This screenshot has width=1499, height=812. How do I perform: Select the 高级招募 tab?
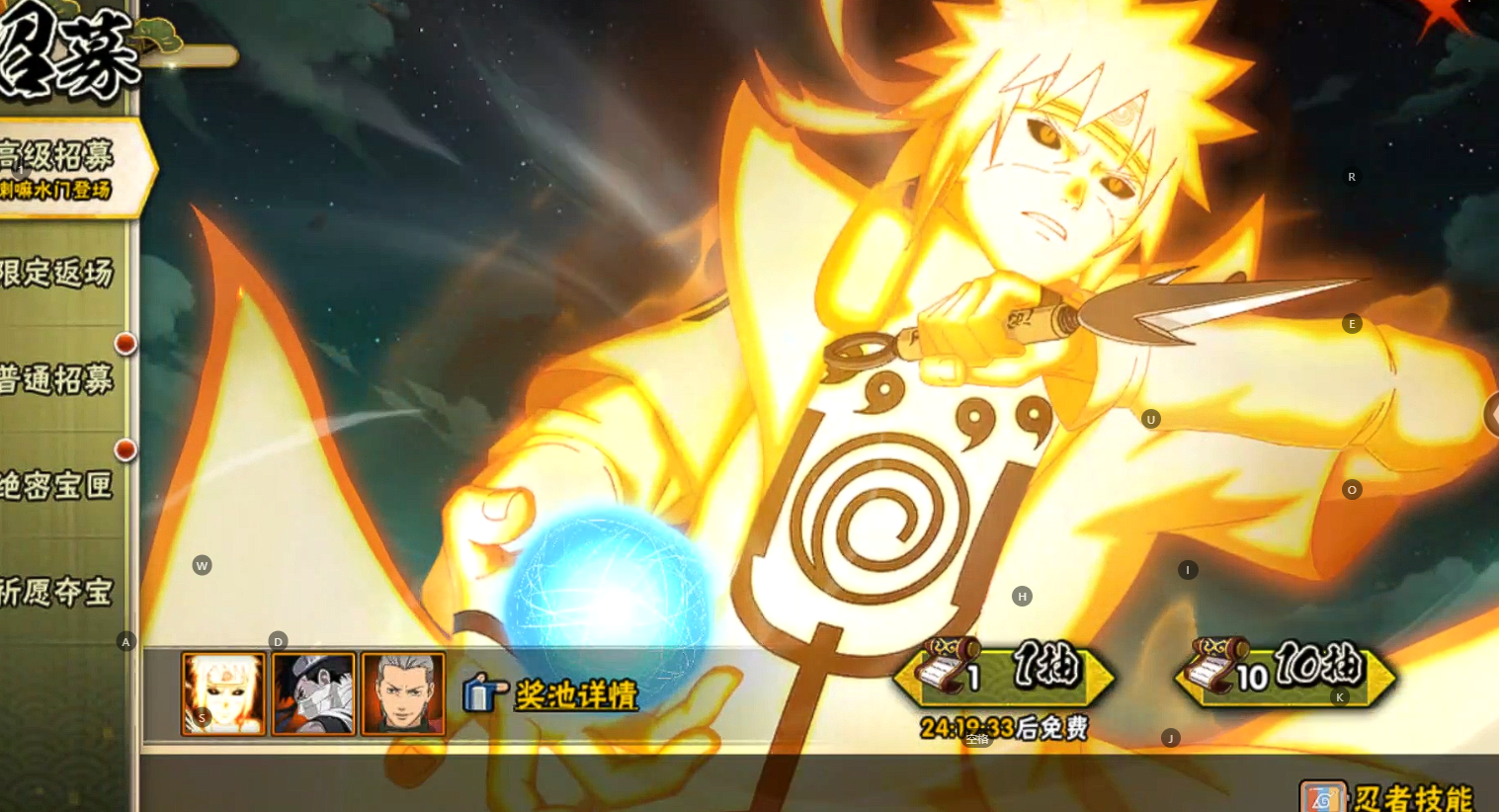click(x=61, y=167)
